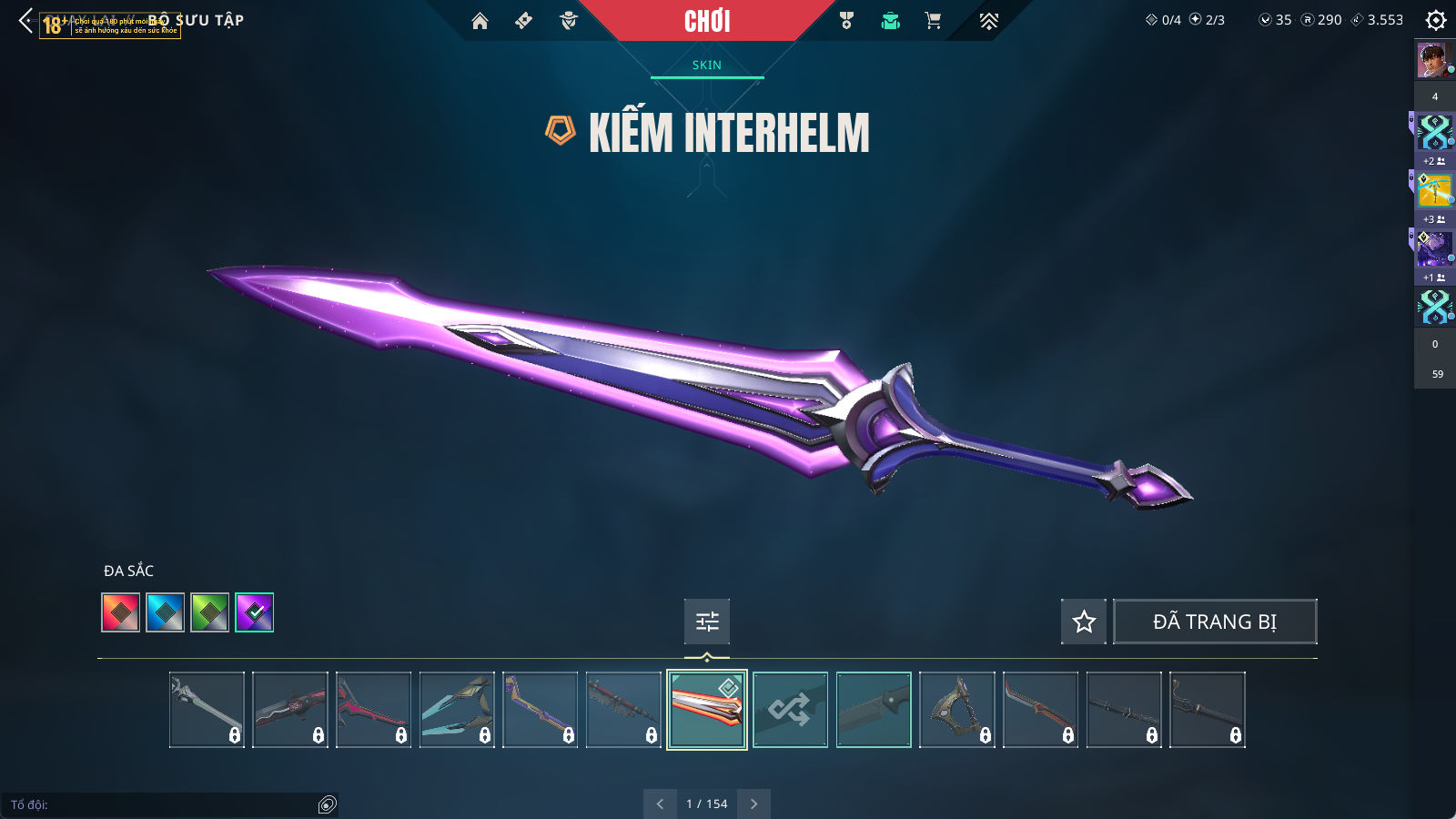The width and height of the screenshot is (1456, 819).
Task: Go back using the top-left arrow
Action: tap(25, 21)
